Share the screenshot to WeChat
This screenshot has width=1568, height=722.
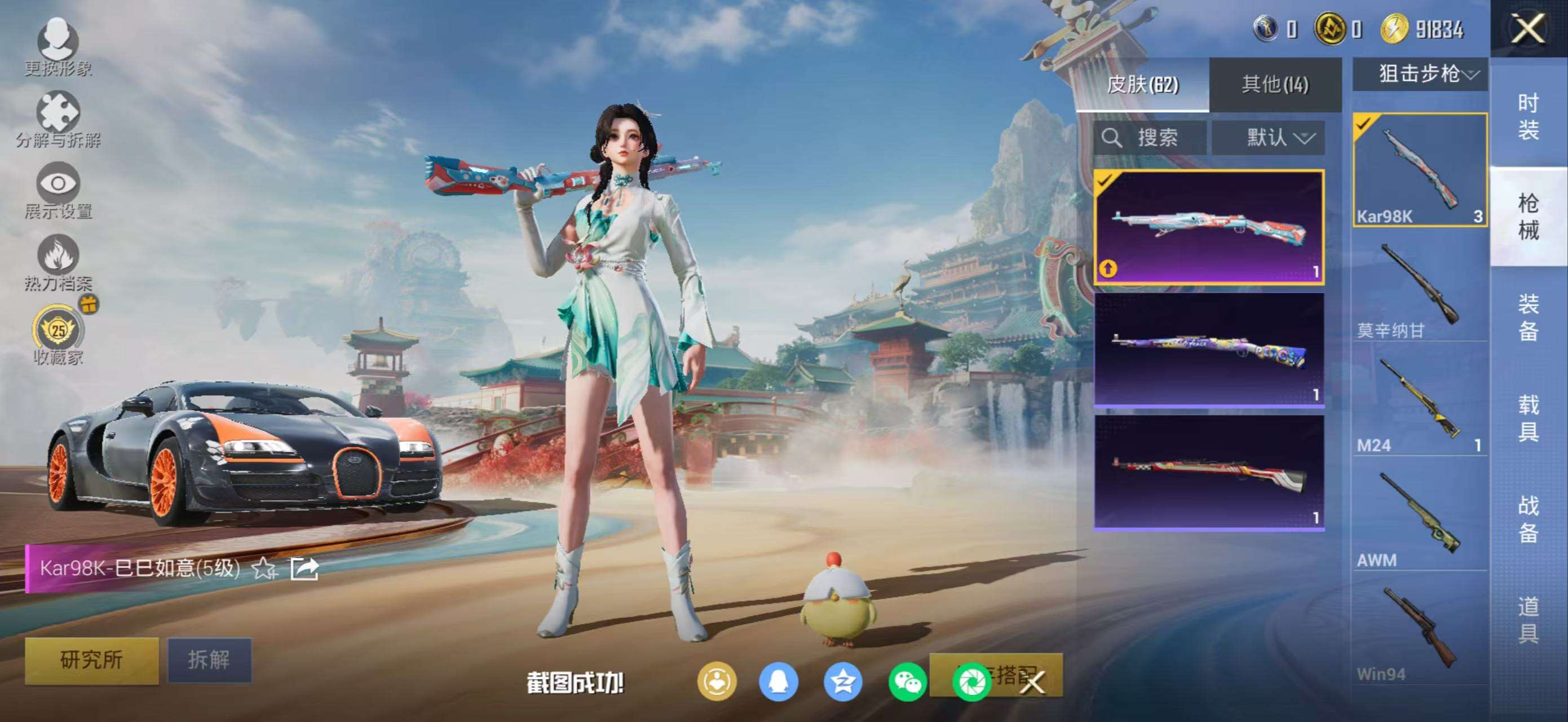906,682
